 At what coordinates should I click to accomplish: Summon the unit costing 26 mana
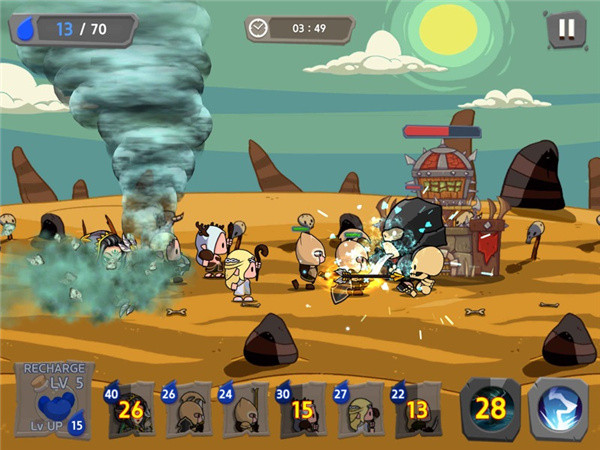187,409
